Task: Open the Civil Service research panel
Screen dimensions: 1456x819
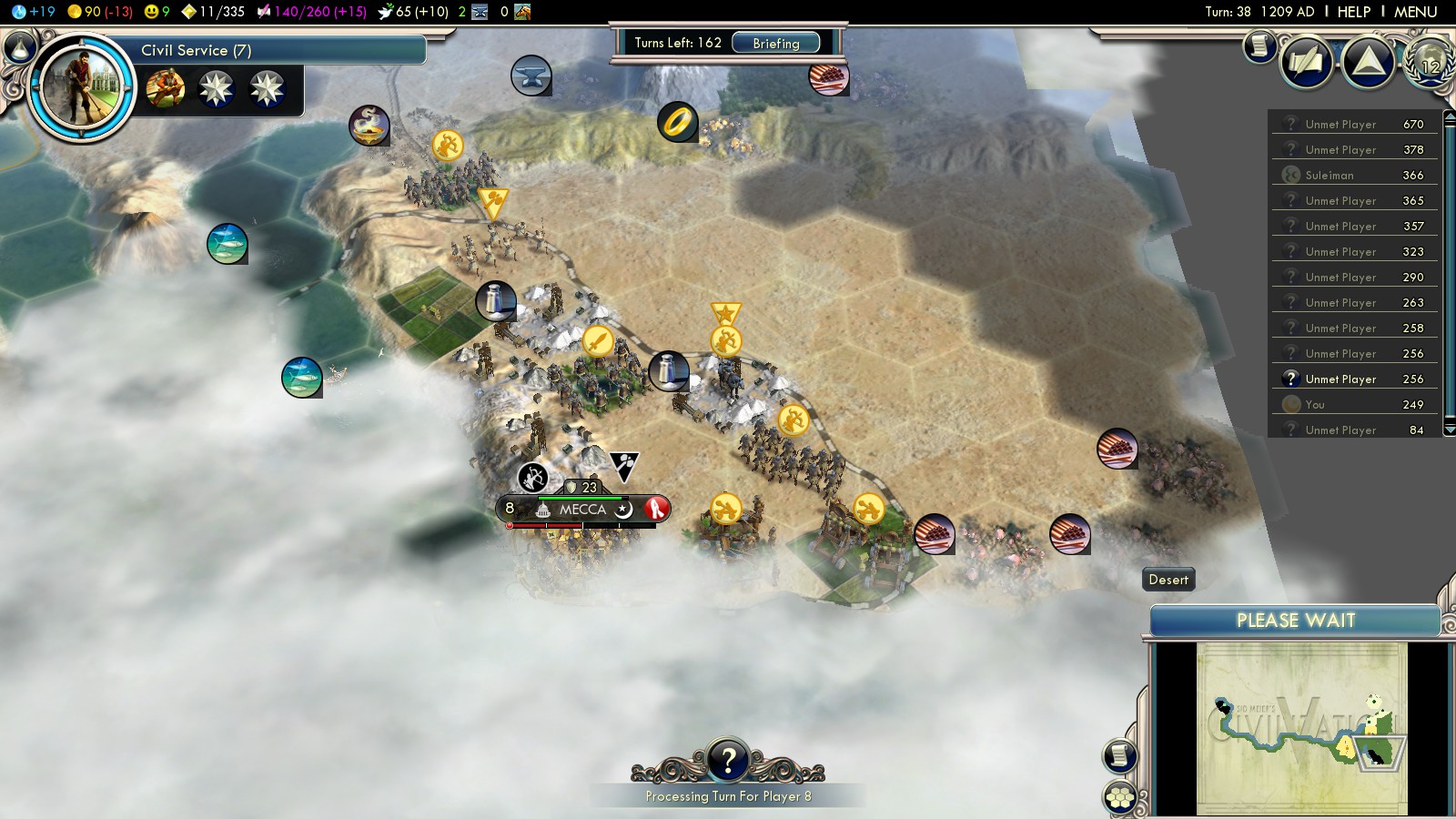Action: [x=273, y=50]
